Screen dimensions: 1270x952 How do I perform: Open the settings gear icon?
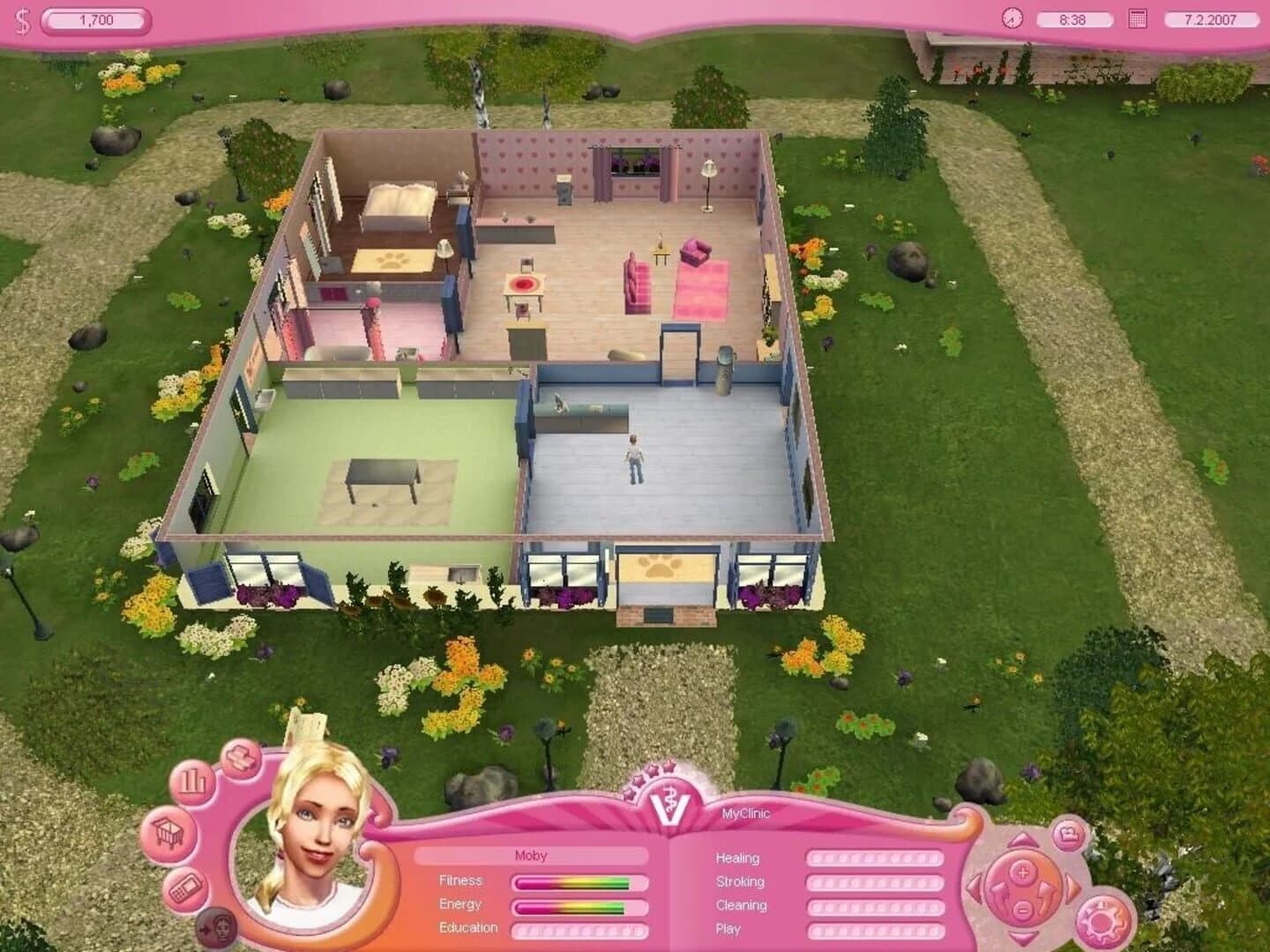point(1102,921)
